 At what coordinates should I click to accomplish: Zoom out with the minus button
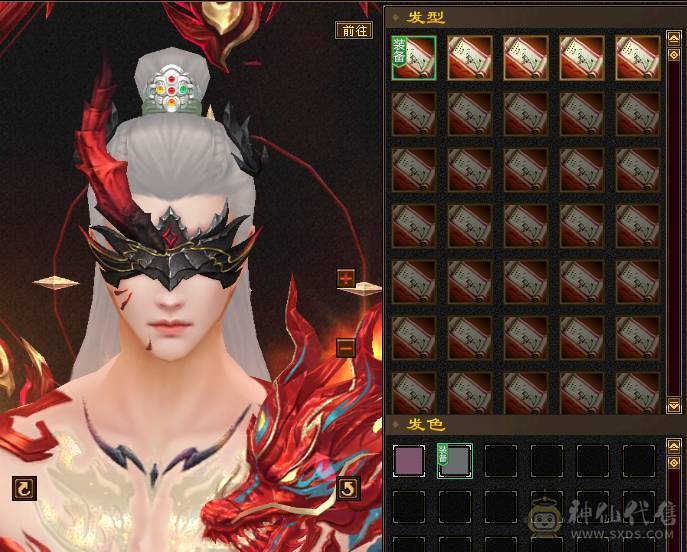point(346,348)
